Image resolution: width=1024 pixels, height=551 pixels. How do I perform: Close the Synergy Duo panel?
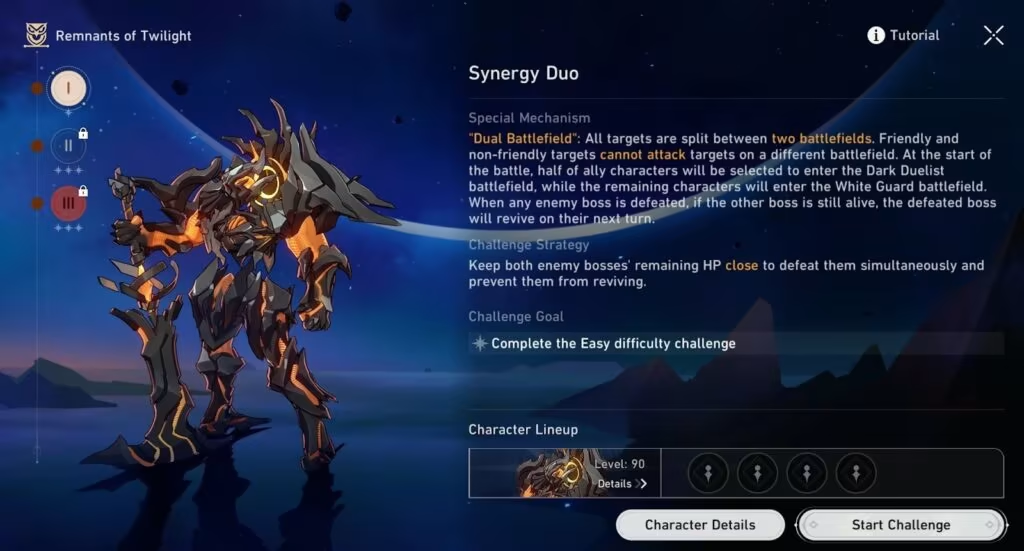(993, 36)
